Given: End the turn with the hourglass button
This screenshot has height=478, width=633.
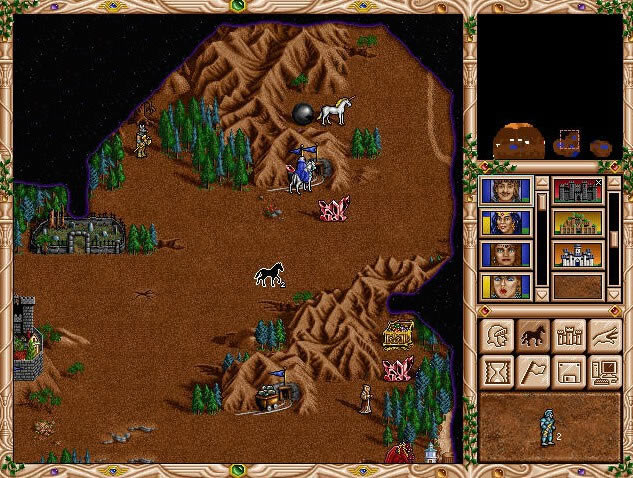Looking at the screenshot, I should 497,369.
